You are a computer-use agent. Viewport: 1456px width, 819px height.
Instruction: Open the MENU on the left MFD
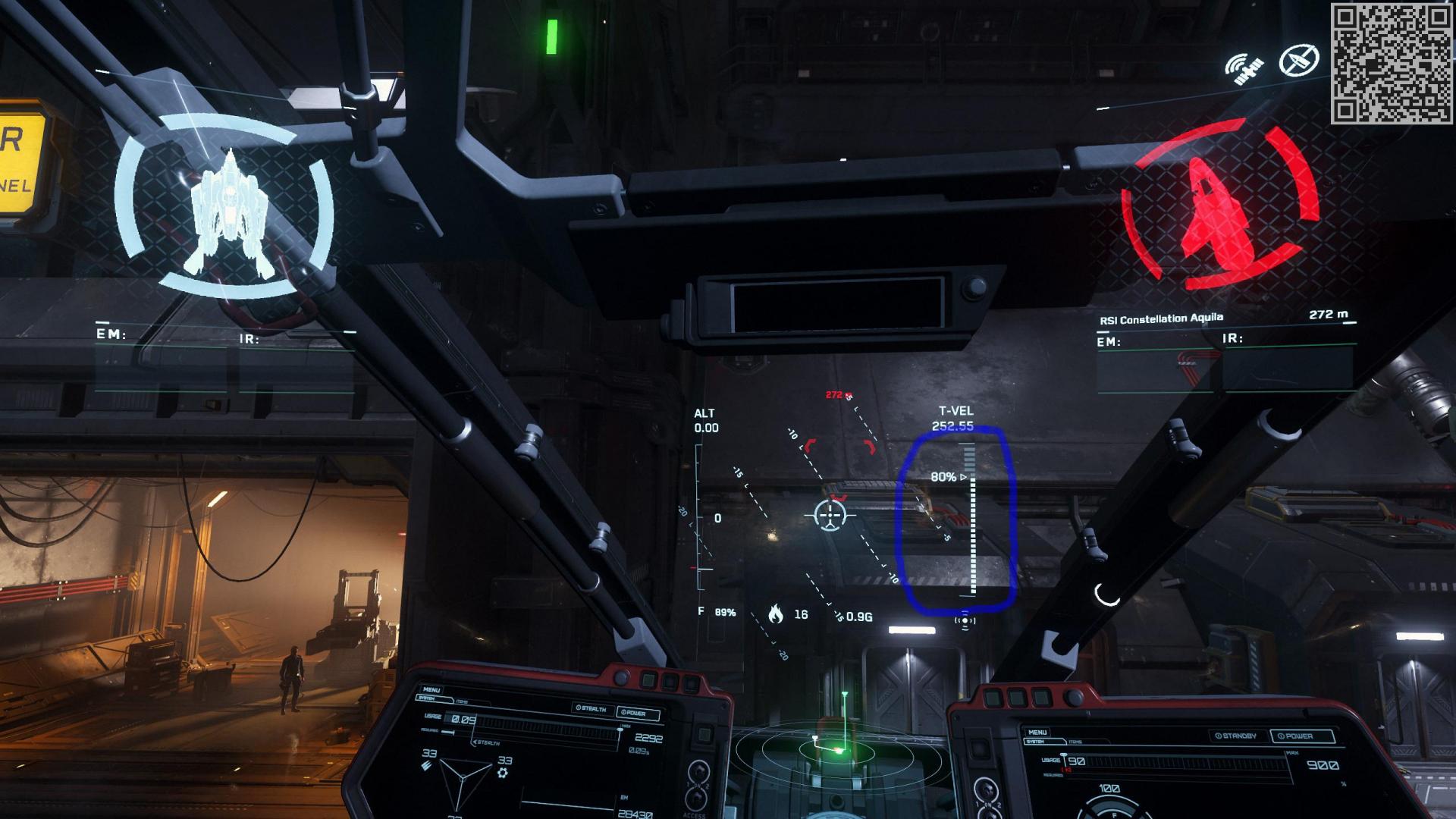431,689
